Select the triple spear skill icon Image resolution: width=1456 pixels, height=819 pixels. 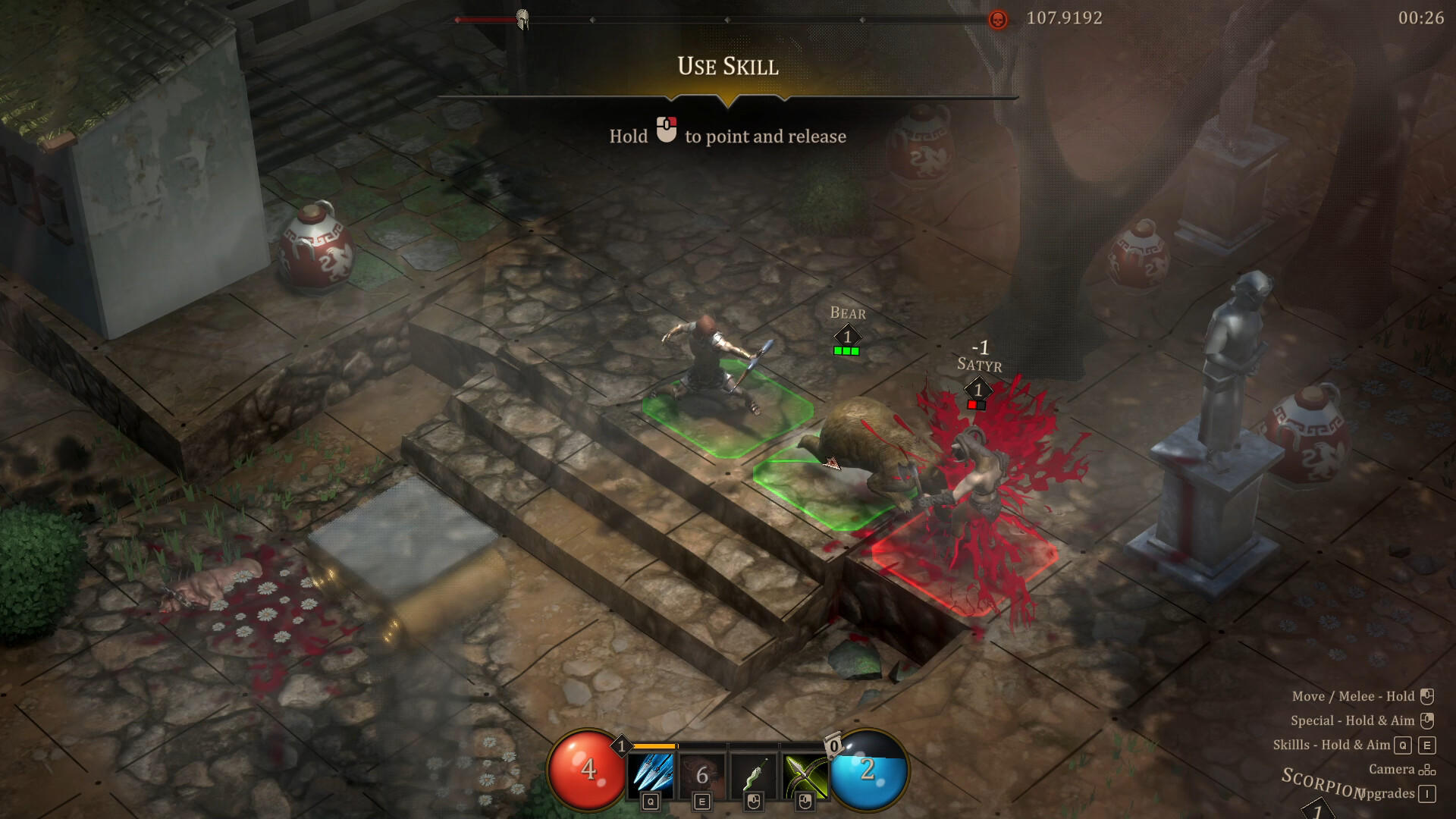[x=651, y=771]
